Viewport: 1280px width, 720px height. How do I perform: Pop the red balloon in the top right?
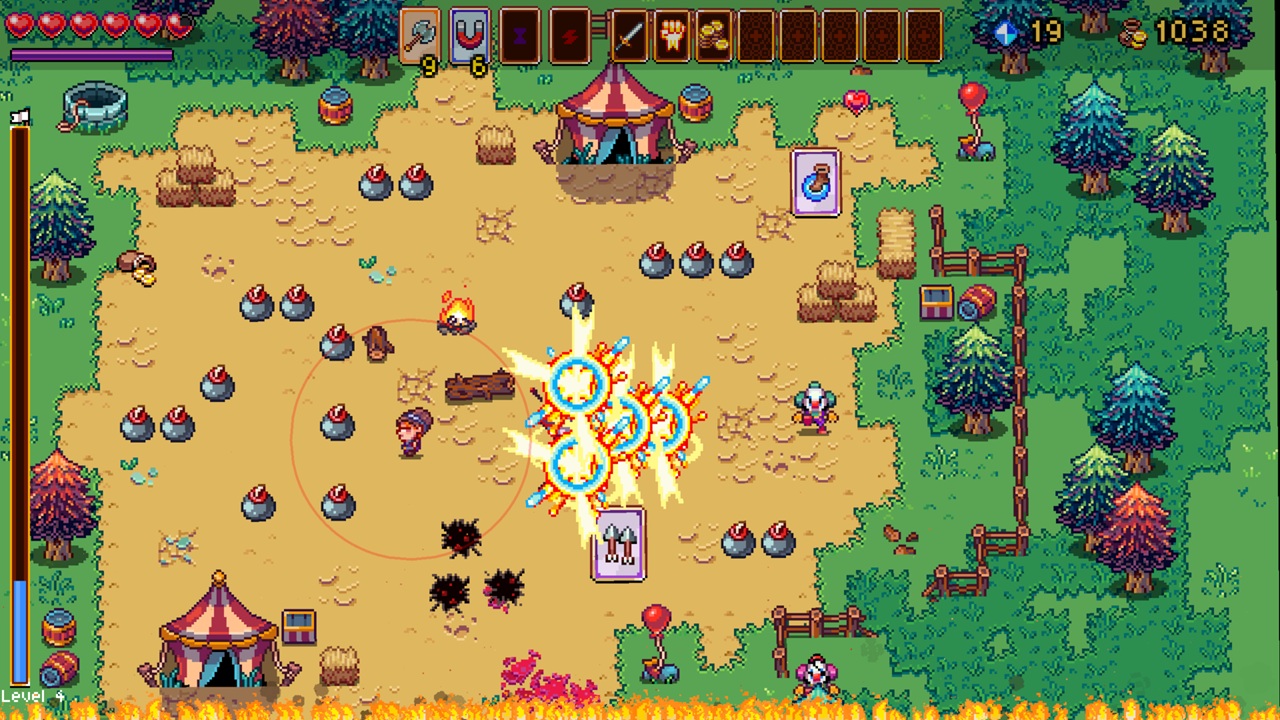973,95
